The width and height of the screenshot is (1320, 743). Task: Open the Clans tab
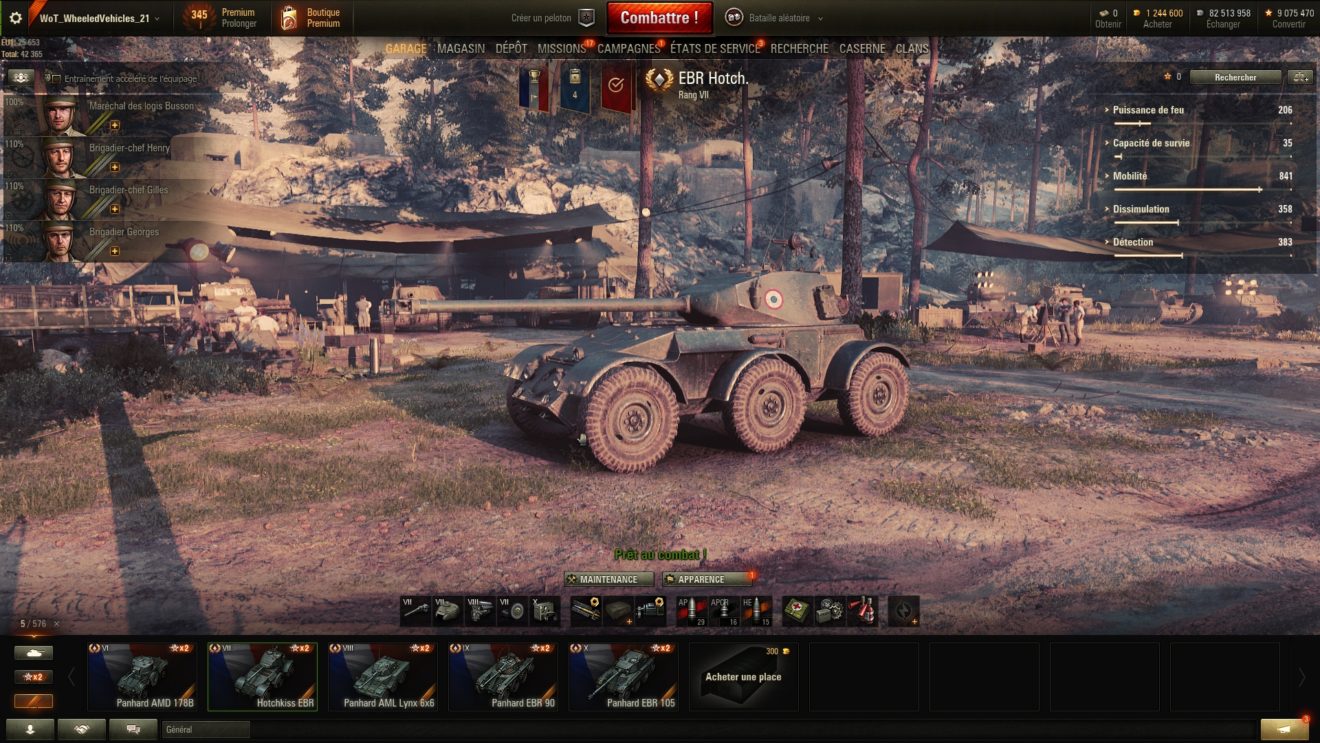(912, 49)
